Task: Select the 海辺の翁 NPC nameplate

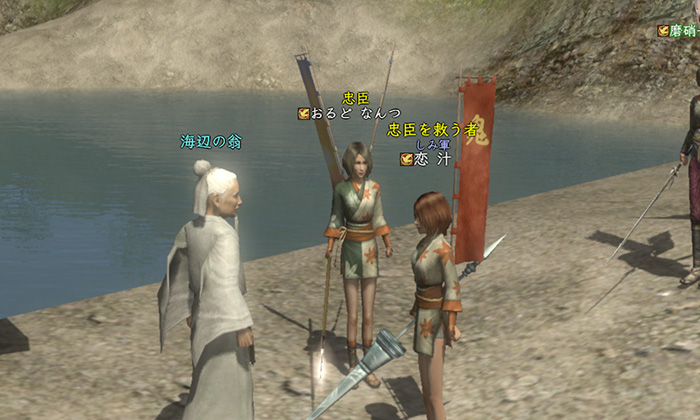Action: [210, 142]
